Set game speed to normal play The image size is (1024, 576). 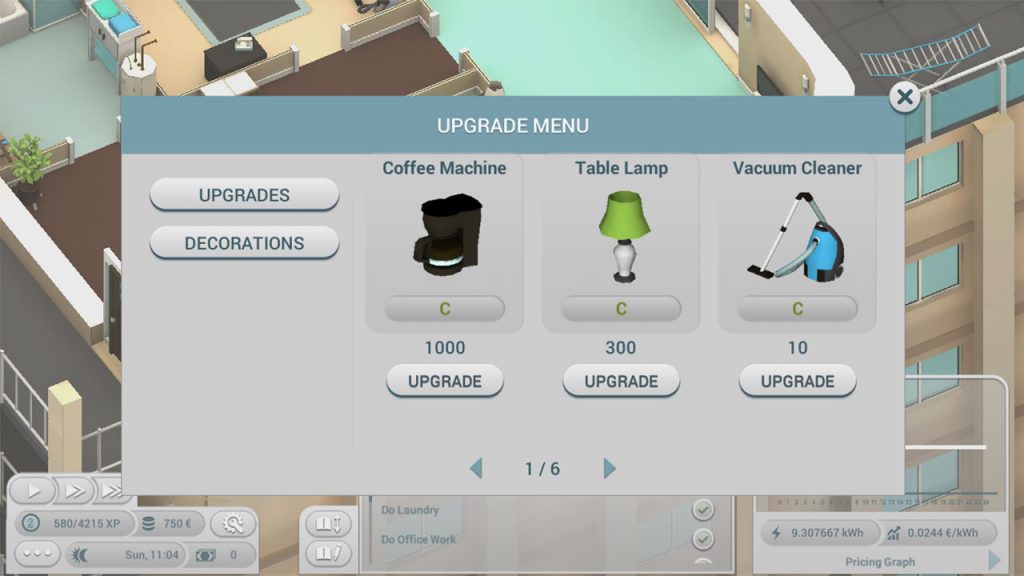pos(35,491)
